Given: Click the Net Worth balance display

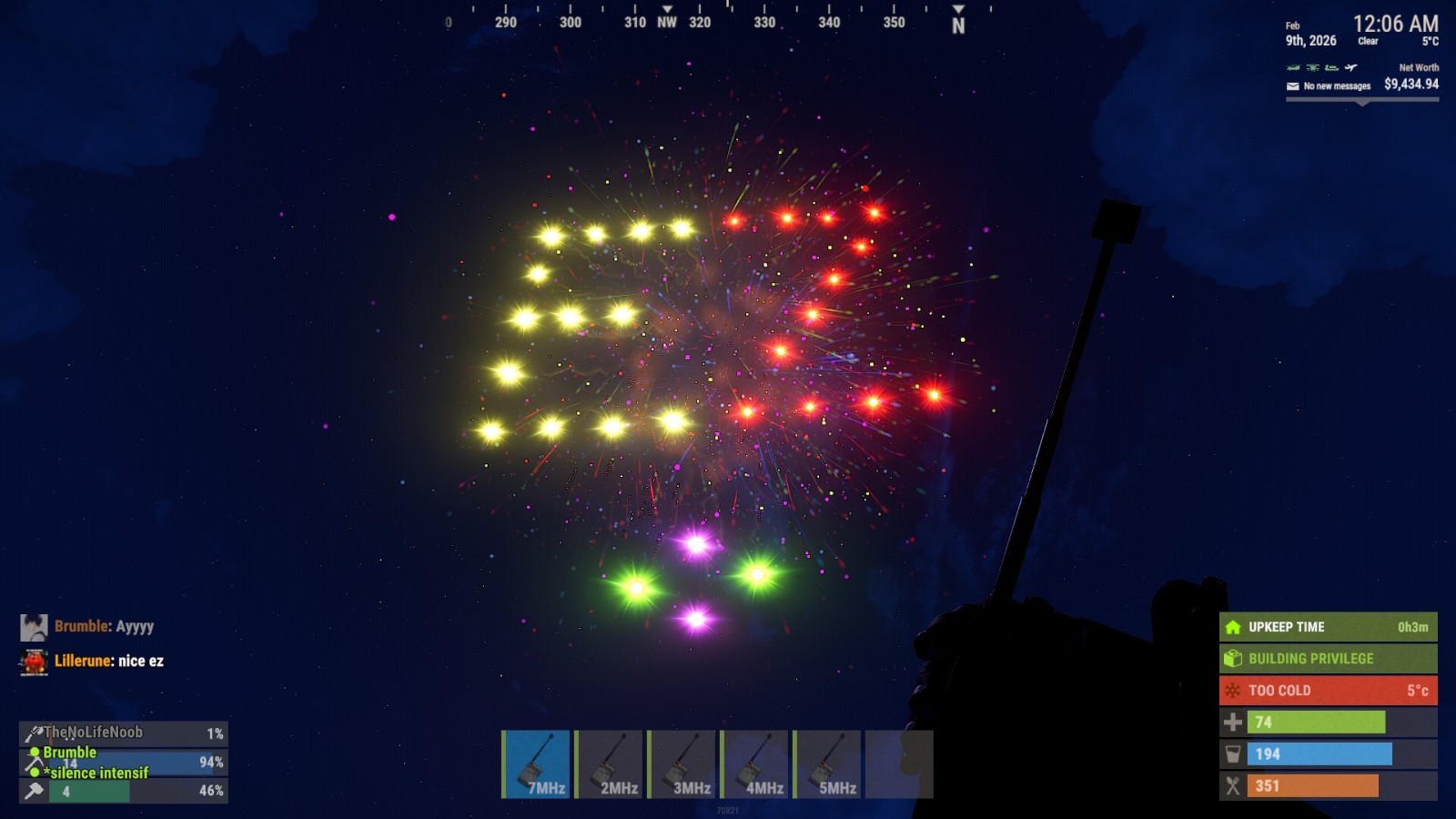Looking at the screenshot, I should click(1410, 84).
